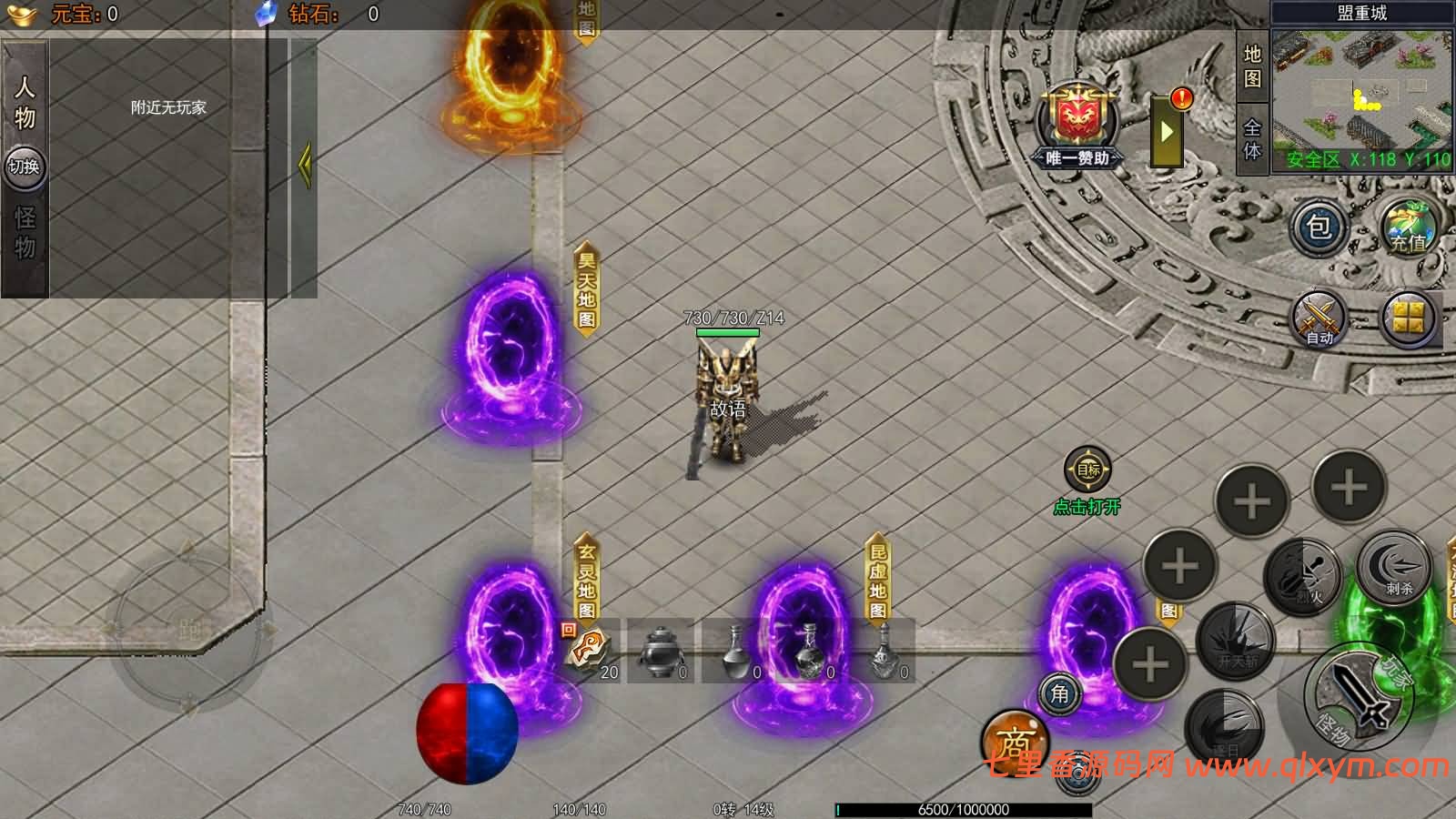Use the 回 return scroll slot
Image resolution: width=1456 pixels, height=819 pixels.
click(589, 650)
